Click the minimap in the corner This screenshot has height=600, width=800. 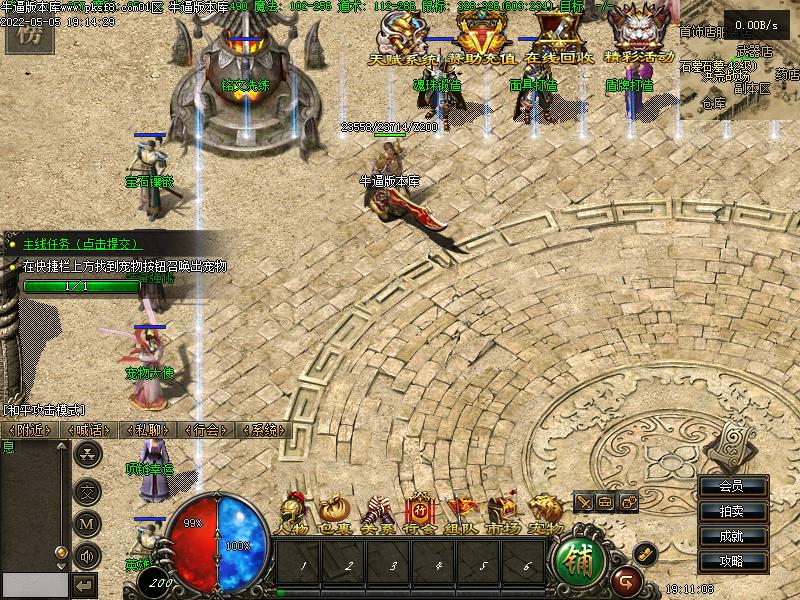click(x=738, y=72)
